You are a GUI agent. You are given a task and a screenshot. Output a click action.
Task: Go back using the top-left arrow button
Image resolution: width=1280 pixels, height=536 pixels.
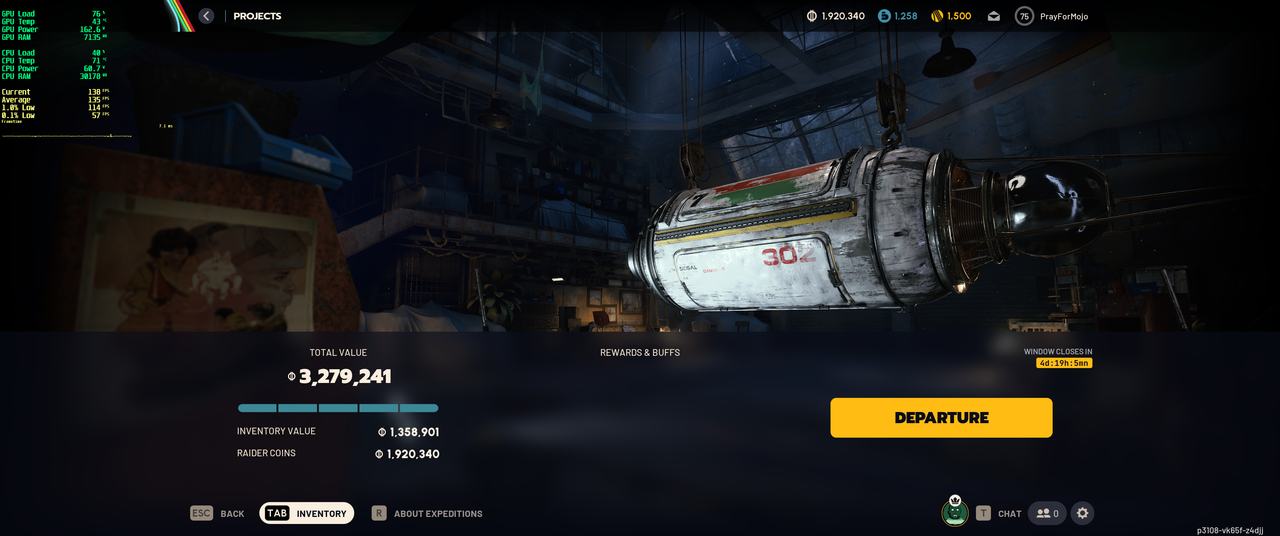[x=206, y=16]
